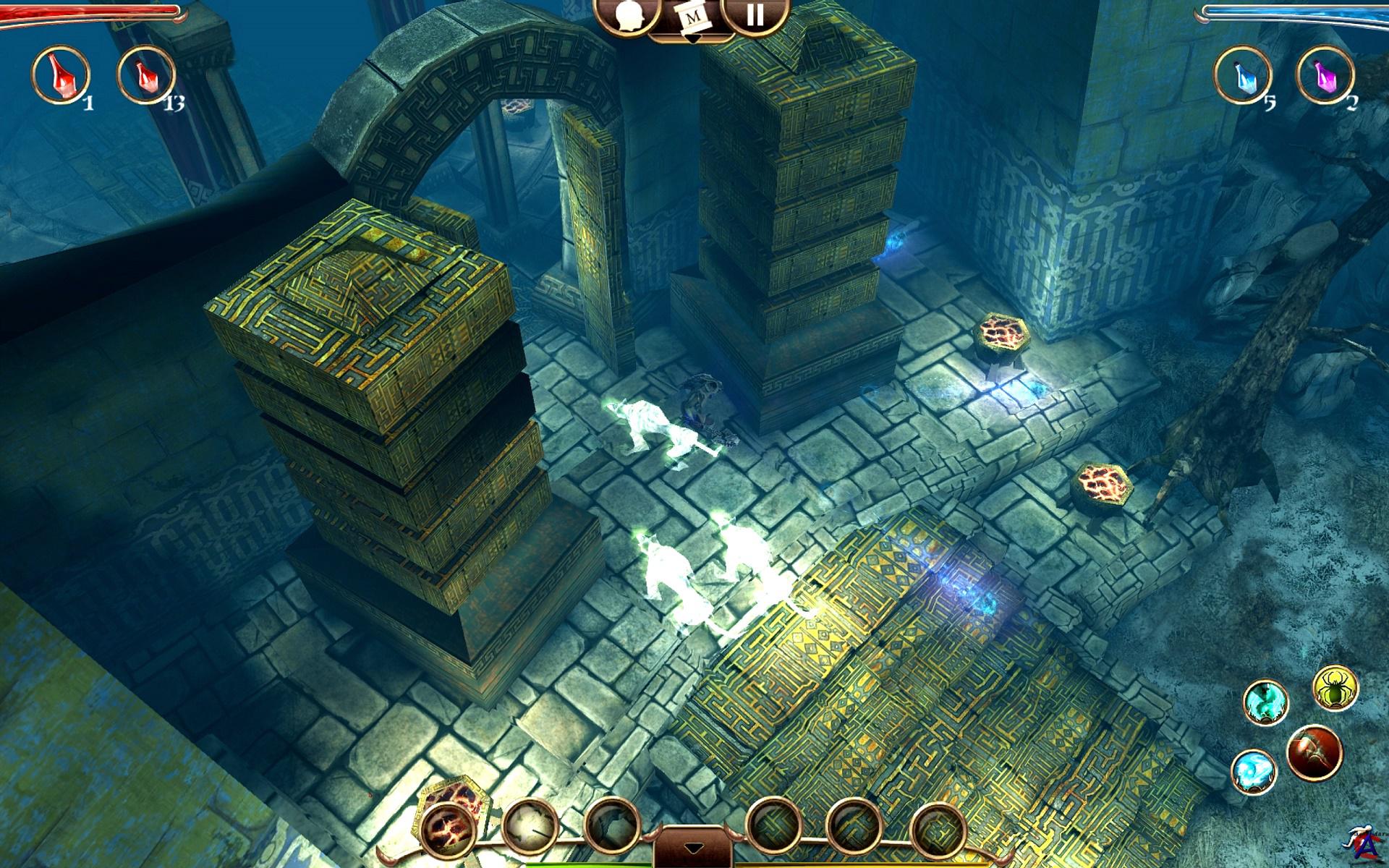1389x868 pixels.
Task: Drink the purple potion
Action: click(x=1325, y=75)
